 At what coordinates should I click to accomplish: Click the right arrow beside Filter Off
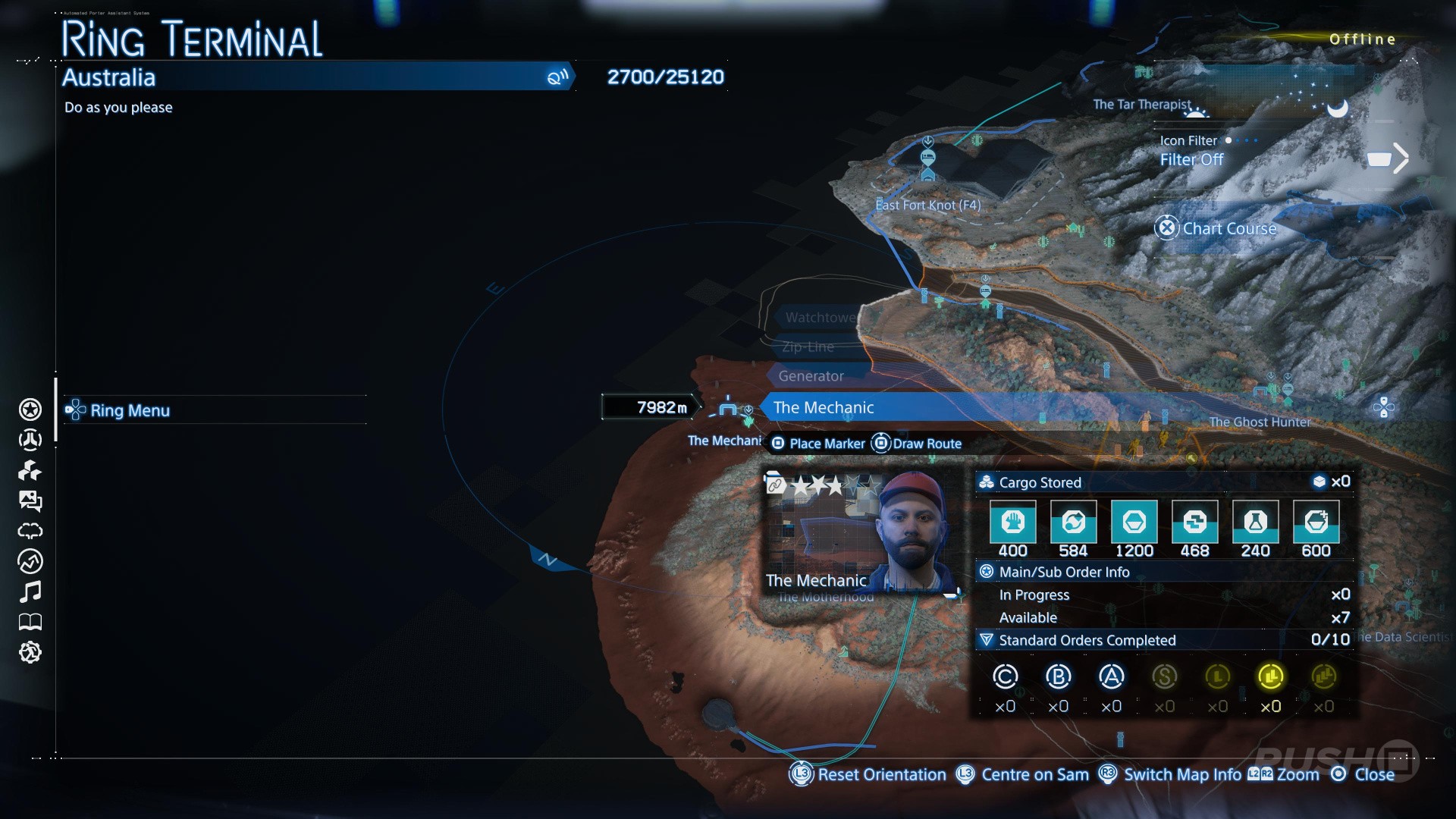[x=1400, y=159]
